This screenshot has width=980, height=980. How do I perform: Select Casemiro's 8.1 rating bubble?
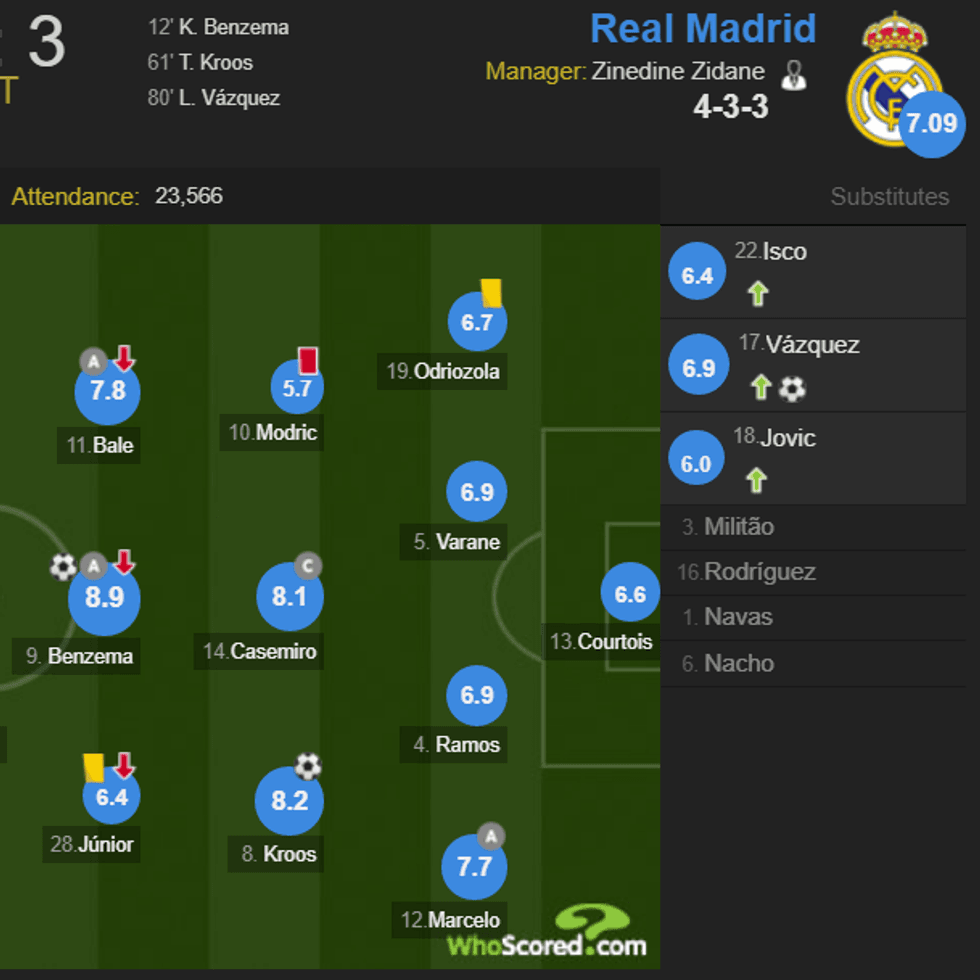click(289, 597)
